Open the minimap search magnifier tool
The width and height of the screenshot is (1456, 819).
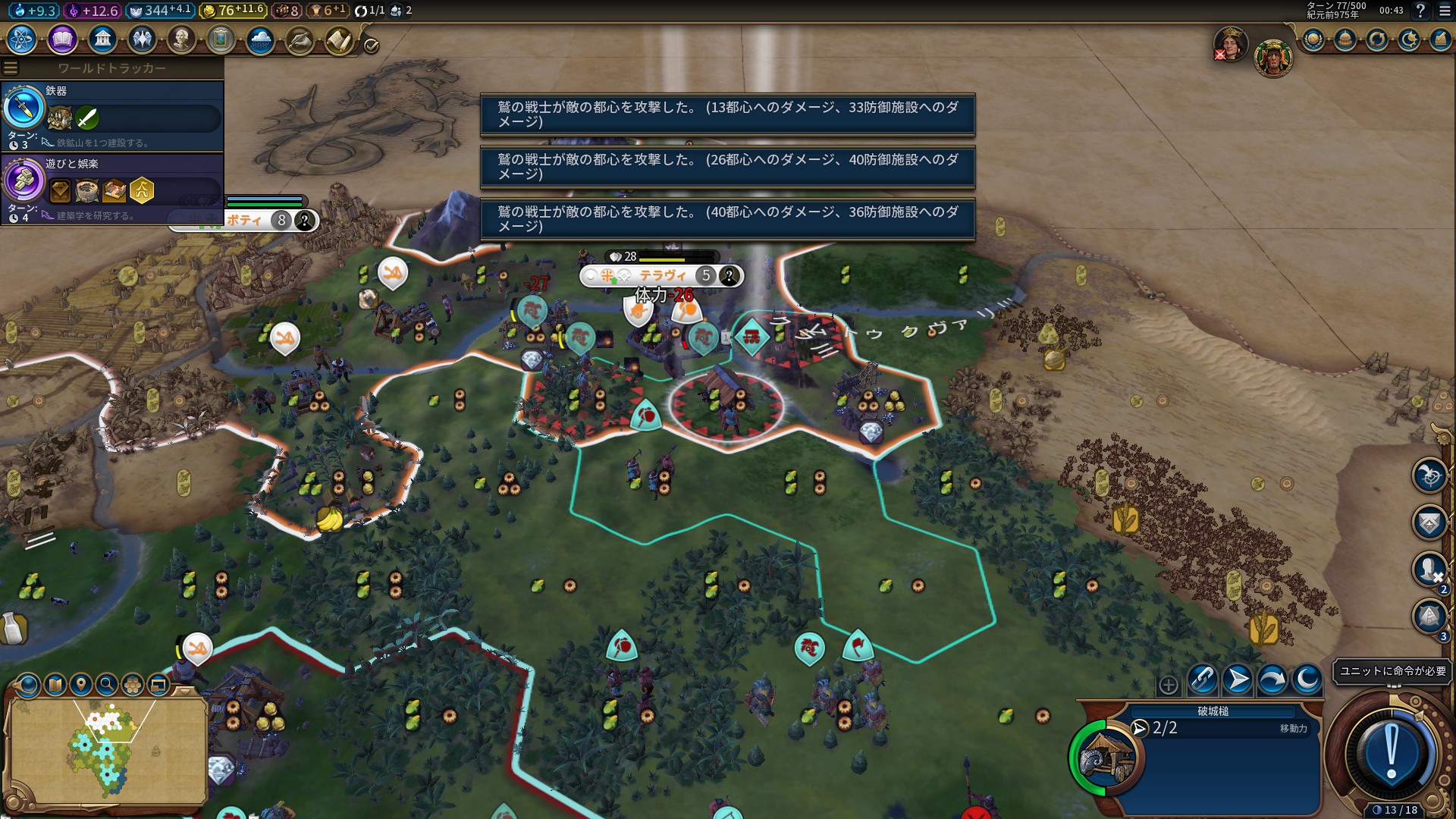tap(107, 686)
